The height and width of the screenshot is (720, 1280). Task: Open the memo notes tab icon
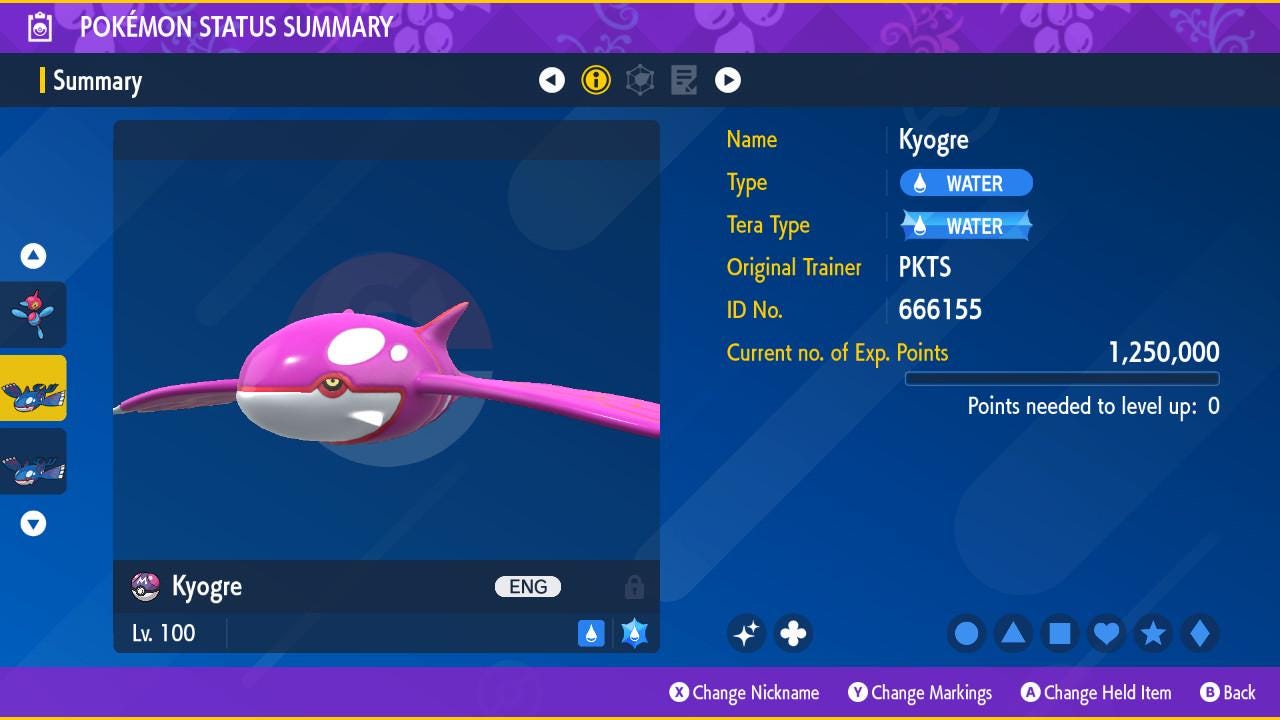tap(684, 80)
